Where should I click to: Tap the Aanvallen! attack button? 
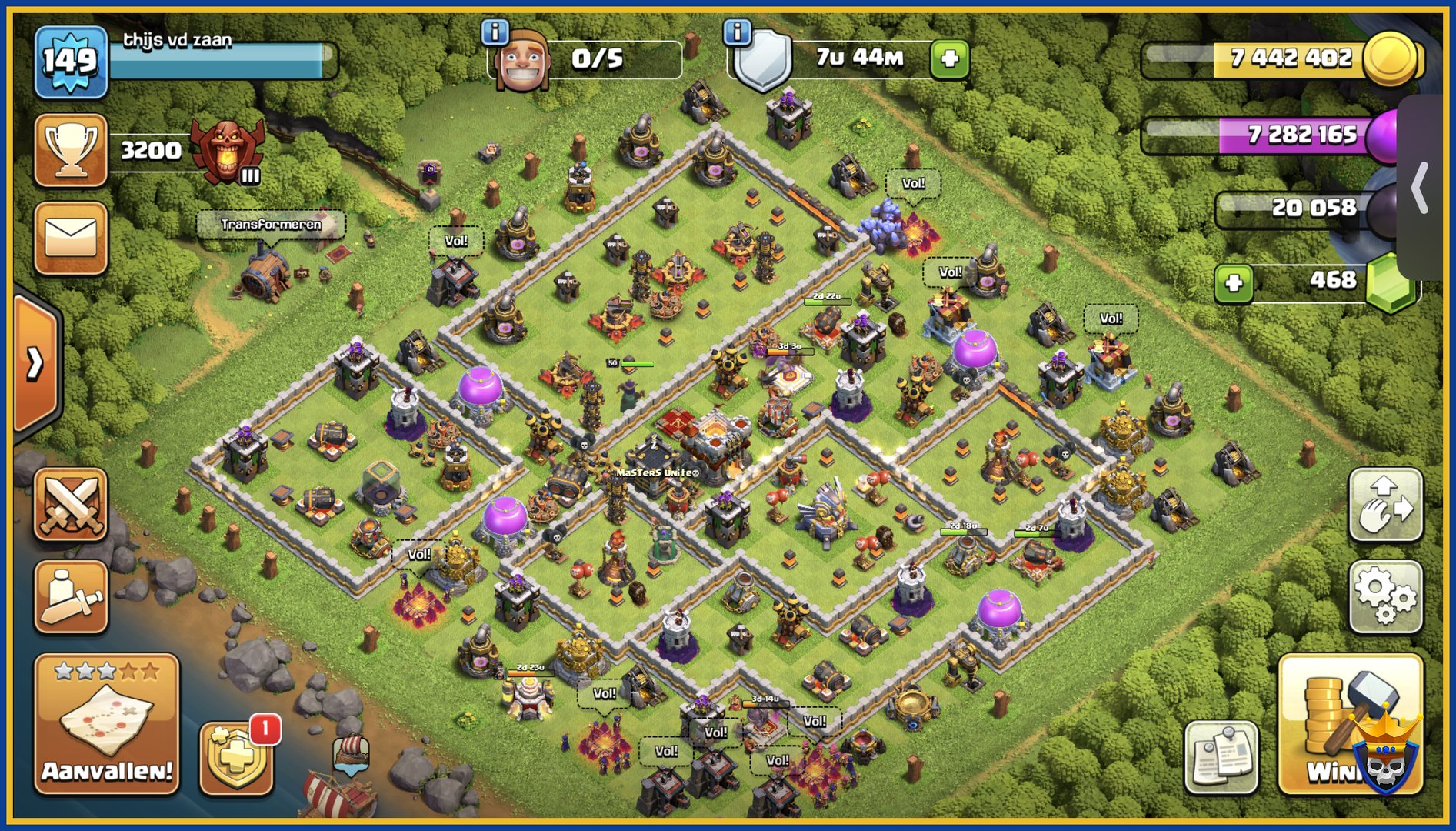click(106, 723)
